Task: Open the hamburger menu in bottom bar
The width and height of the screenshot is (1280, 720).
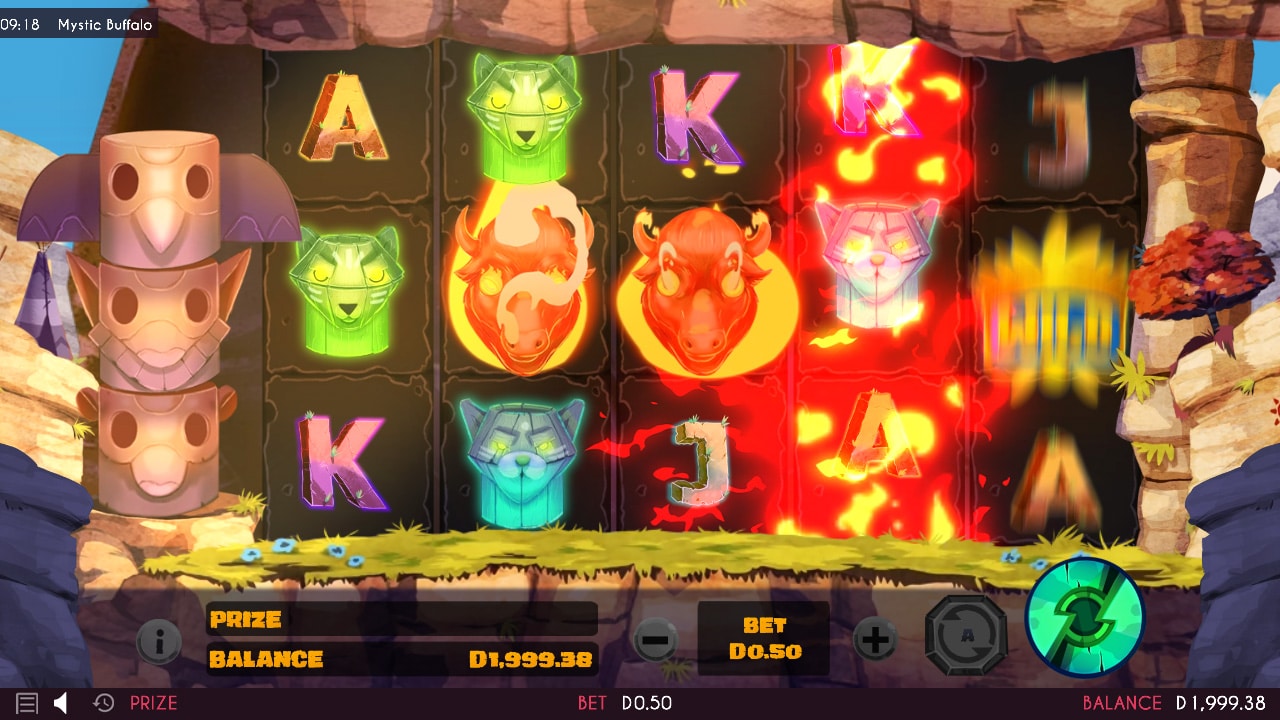Action: tap(27, 703)
